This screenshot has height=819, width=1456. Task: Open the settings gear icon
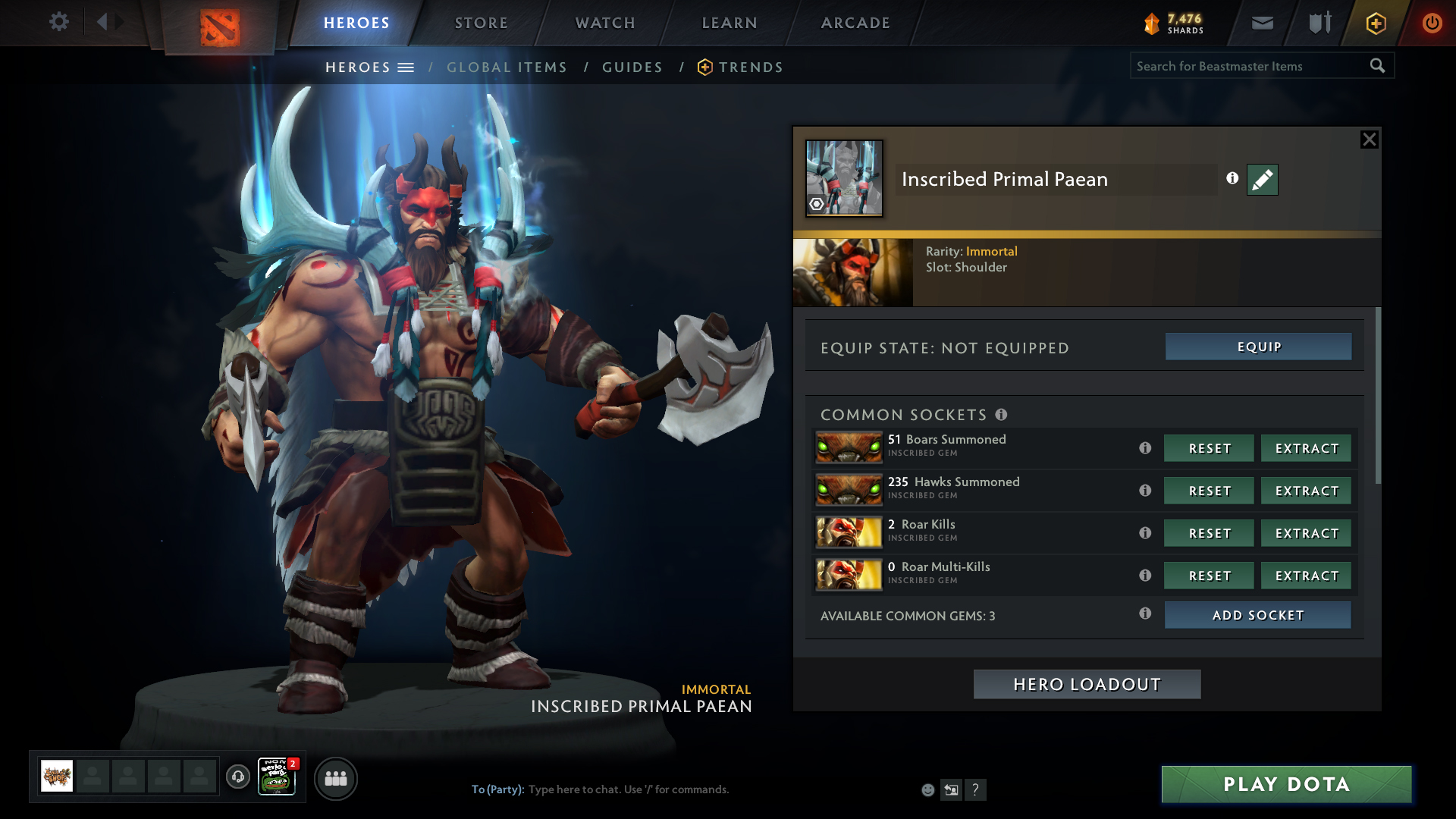pyautogui.click(x=58, y=22)
